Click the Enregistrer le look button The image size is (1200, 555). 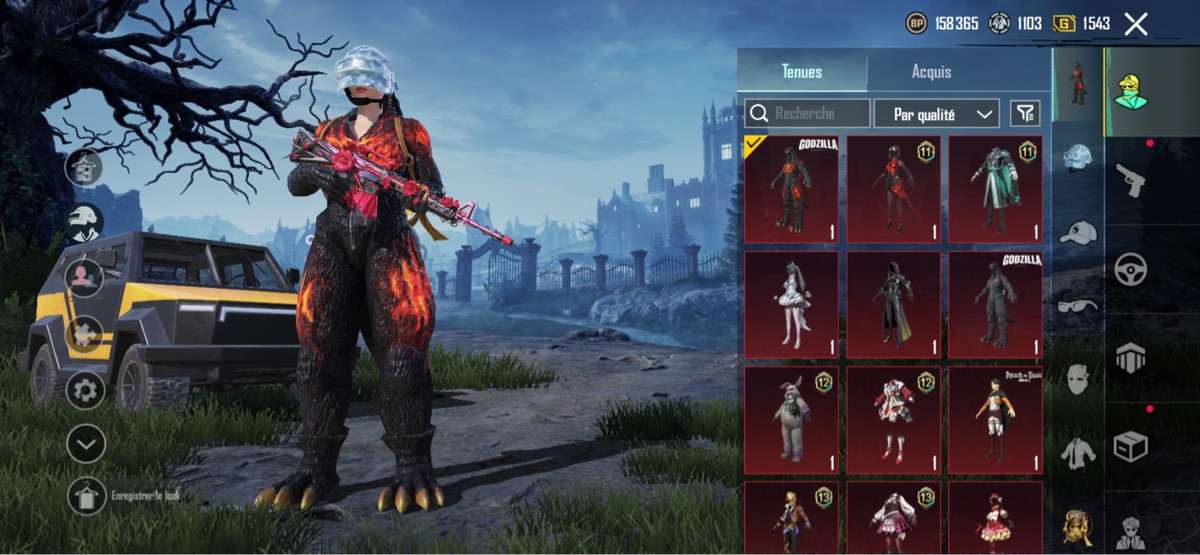tap(86, 496)
